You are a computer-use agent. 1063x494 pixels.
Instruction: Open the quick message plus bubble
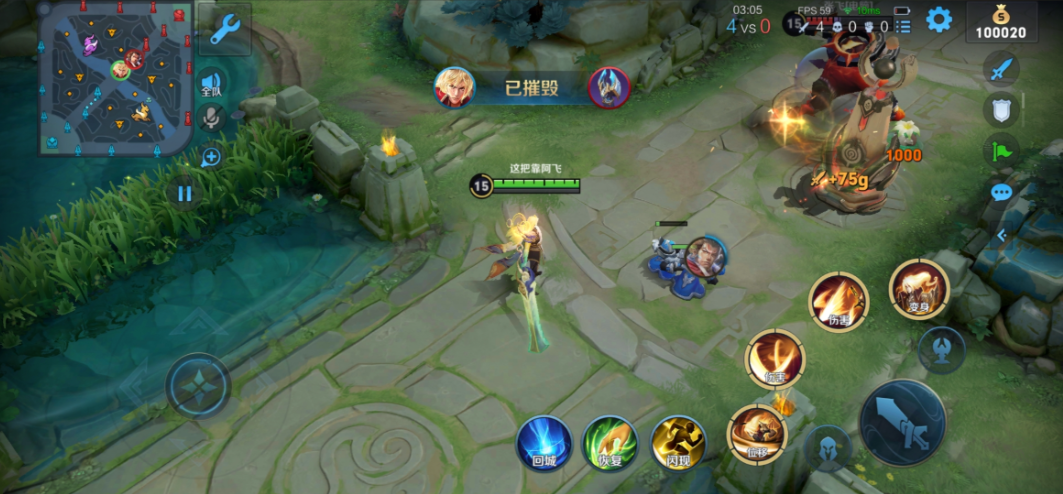(x=211, y=157)
